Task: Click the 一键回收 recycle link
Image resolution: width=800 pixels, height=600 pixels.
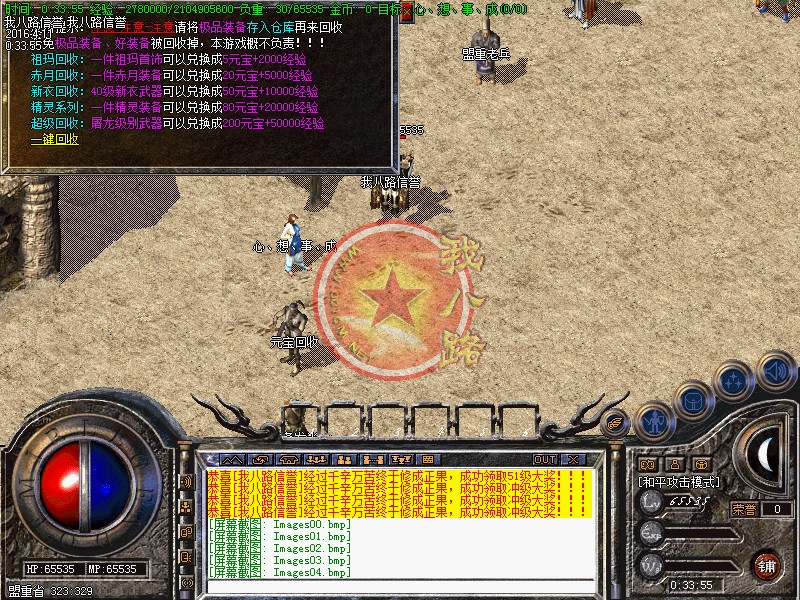Action: (55, 139)
